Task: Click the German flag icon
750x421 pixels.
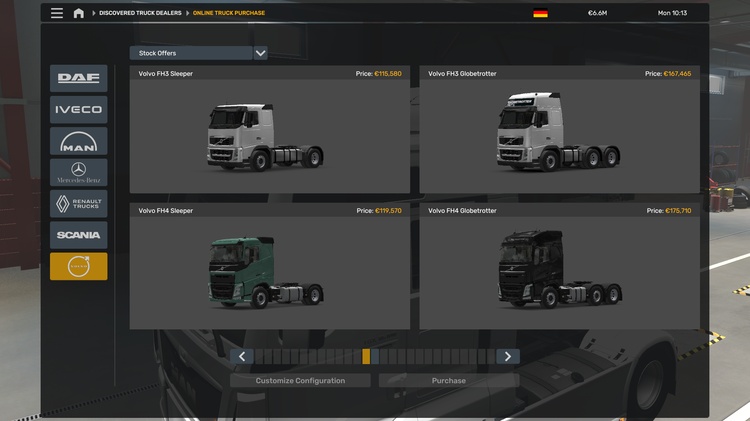Action: pyautogui.click(x=540, y=13)
